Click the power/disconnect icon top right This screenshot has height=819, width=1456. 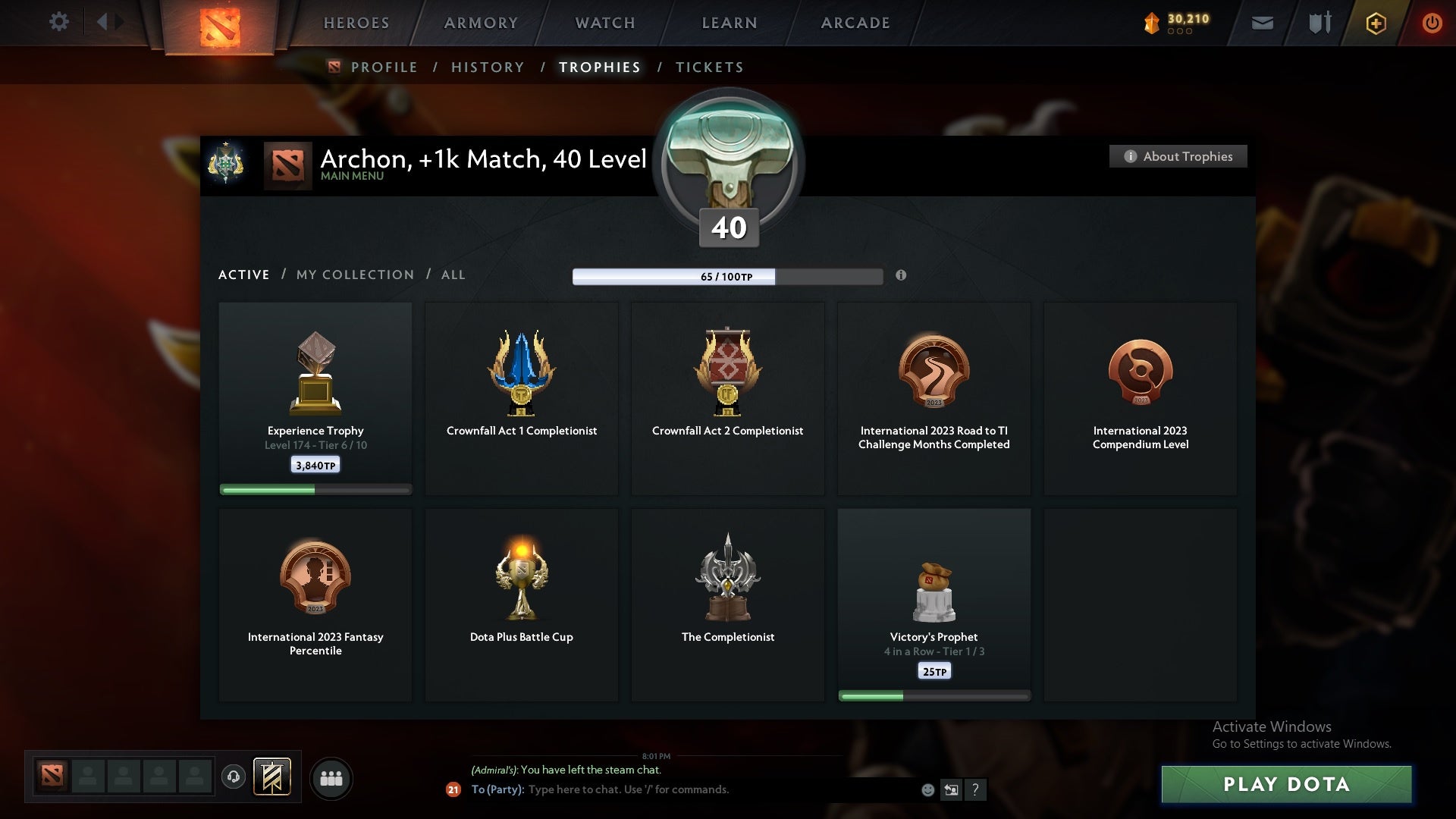(1432, 23)
